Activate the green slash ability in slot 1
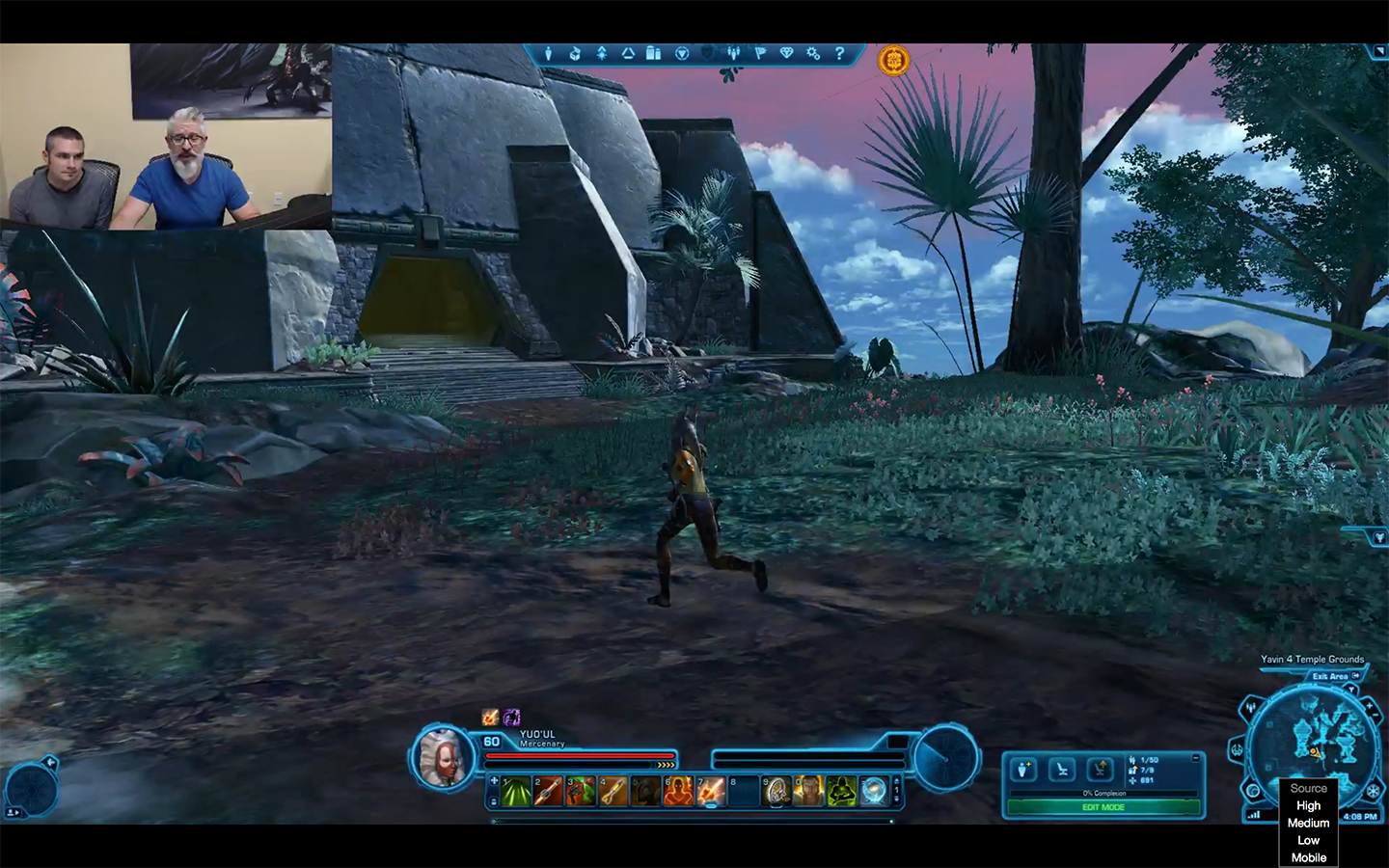This screenshot has width=1389, height=868. coord(516,791)
